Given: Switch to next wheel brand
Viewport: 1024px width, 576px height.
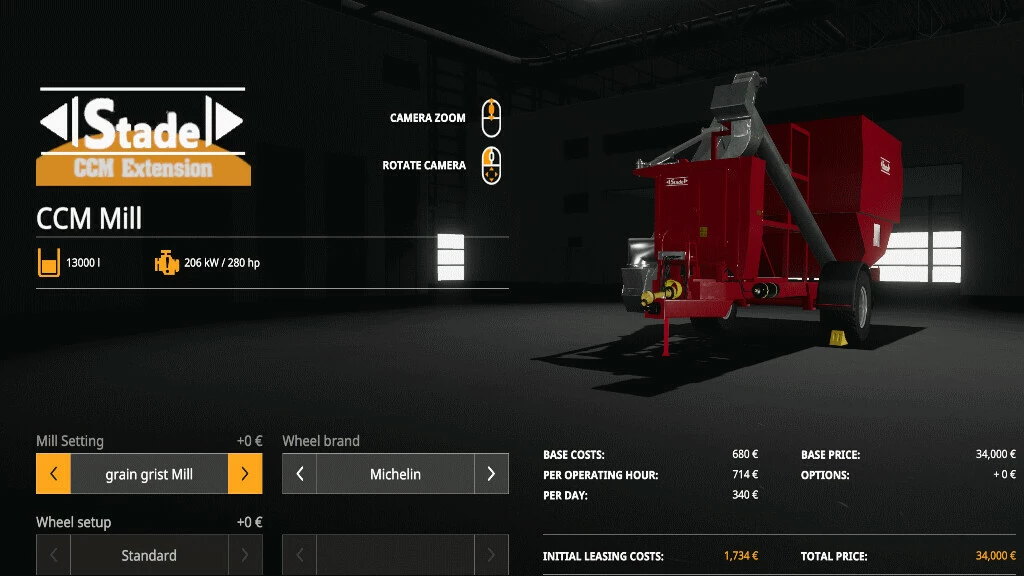Looking at the screenshot, I should tap(491, 474).
